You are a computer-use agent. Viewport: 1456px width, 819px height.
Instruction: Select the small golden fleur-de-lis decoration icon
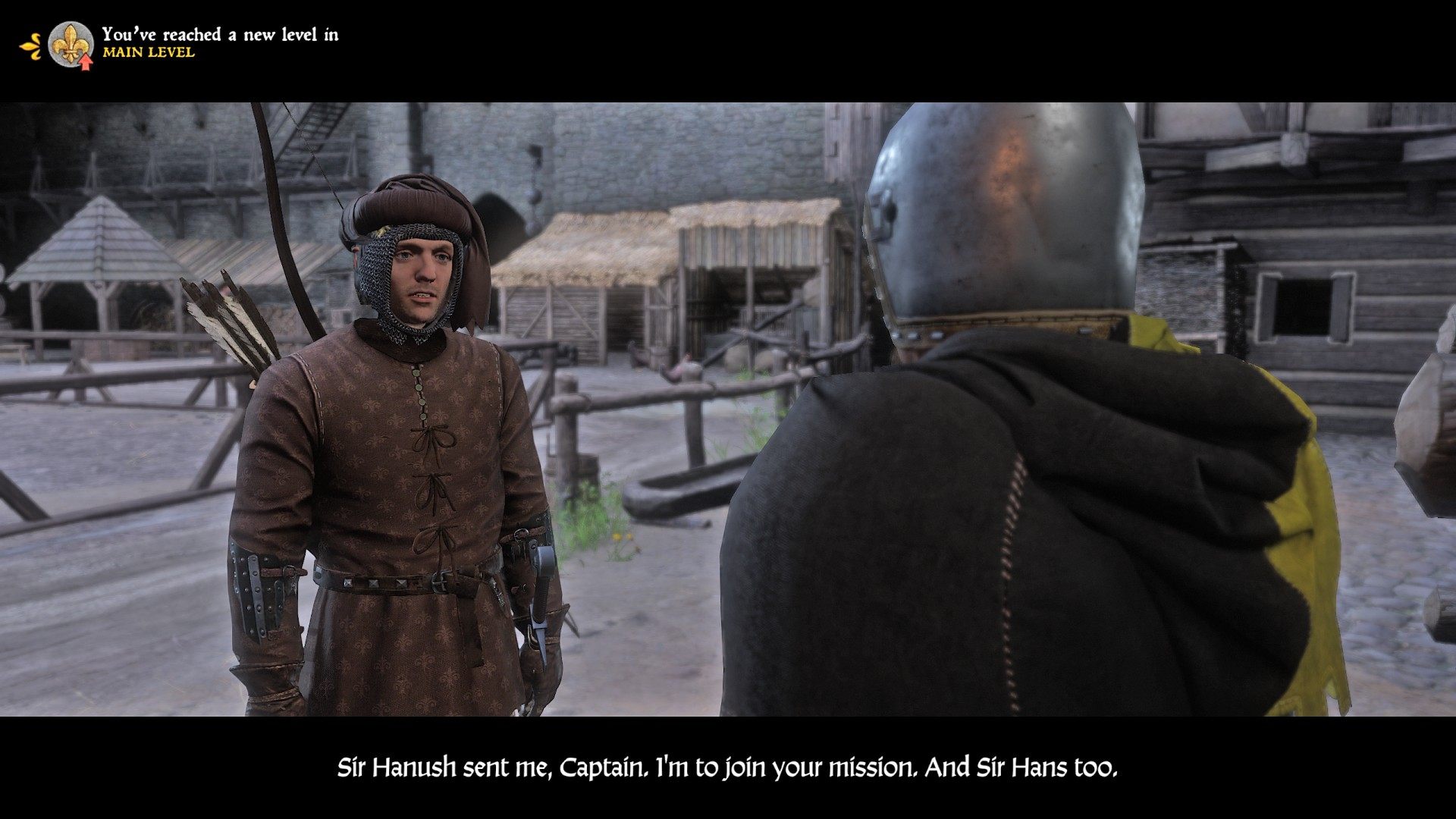pos(30,44)
